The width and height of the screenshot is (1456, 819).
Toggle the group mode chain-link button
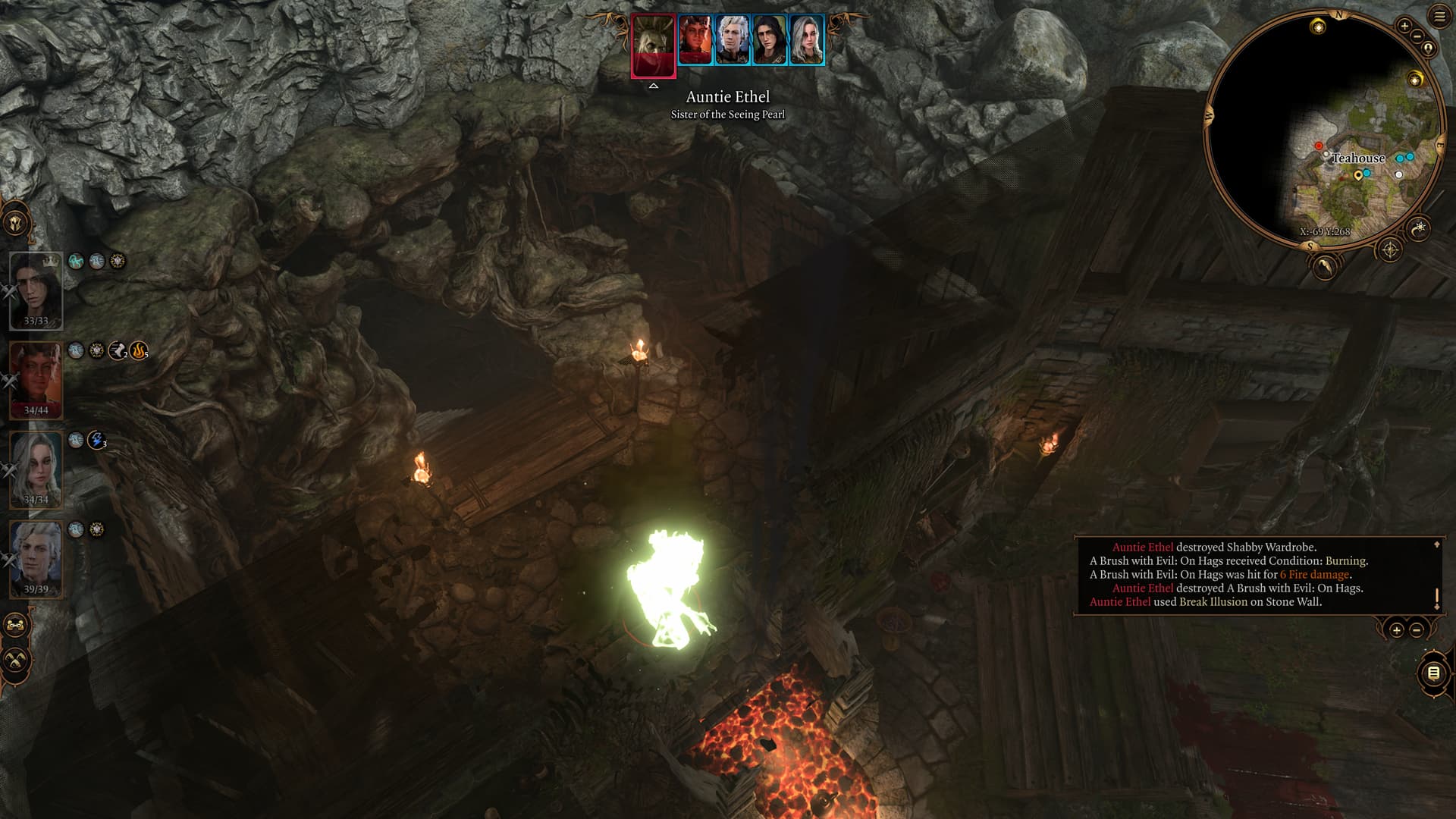pos(16,626)
